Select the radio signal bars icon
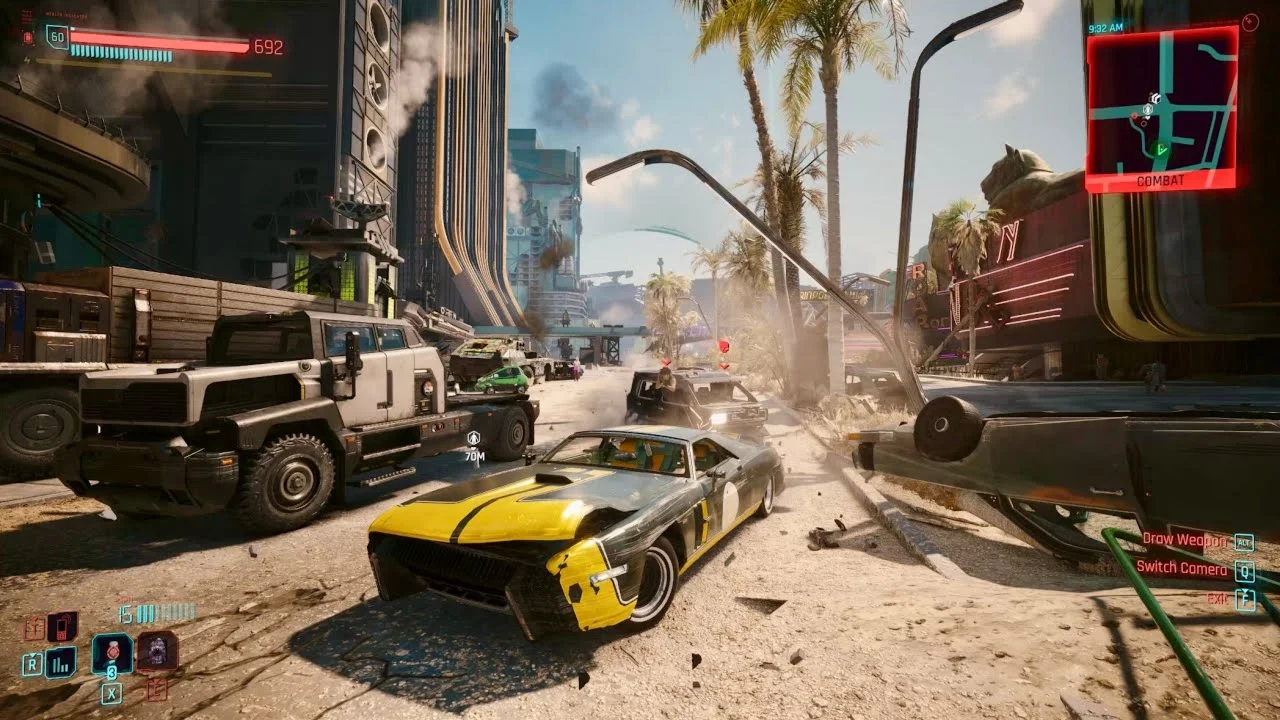The image size is (1280, 720). (x=61, y=661)
